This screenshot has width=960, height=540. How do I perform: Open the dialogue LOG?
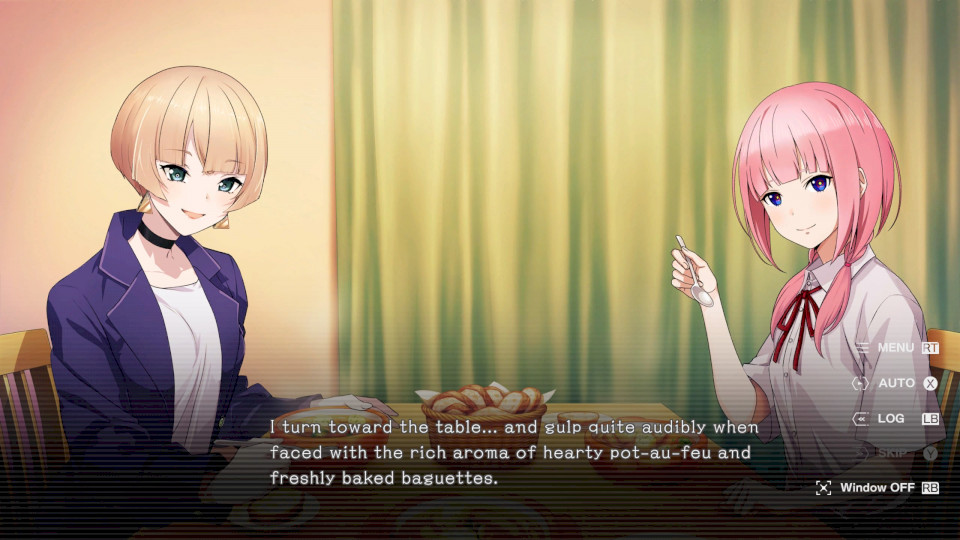pyautogui.click(x=892, y=418)
